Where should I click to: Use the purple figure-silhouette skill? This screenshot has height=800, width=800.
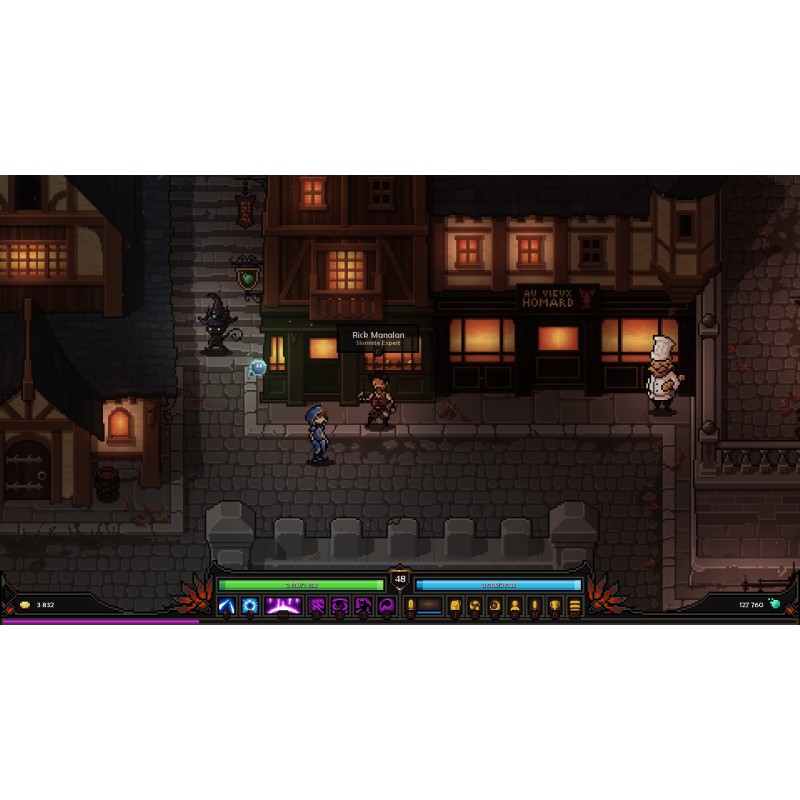click(364, 606)
